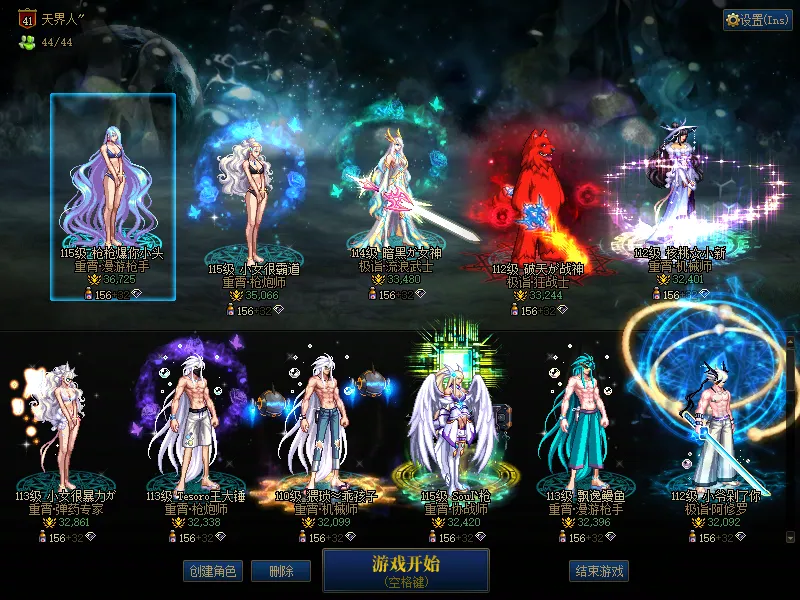Exit via the 结束游戏 button
Viewport: 800px width, 600px height.
(599, 571)
